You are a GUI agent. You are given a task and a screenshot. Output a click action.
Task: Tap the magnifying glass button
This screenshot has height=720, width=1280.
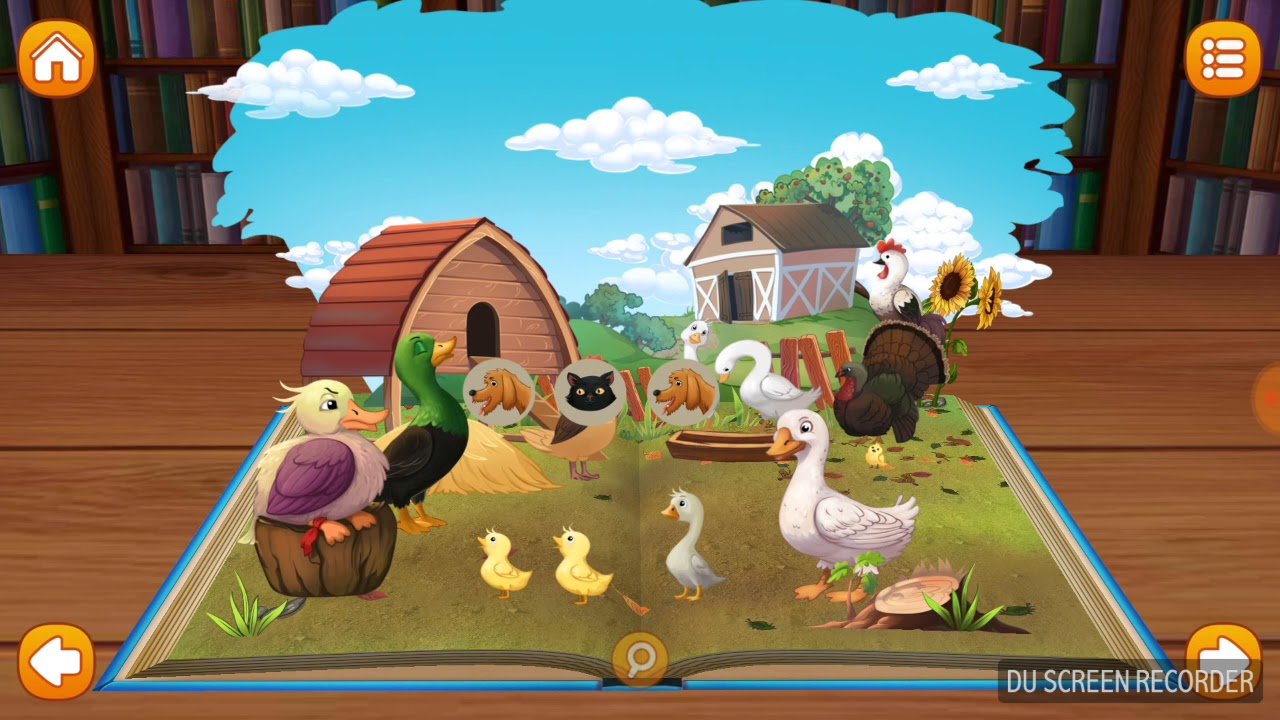(639, 658)
